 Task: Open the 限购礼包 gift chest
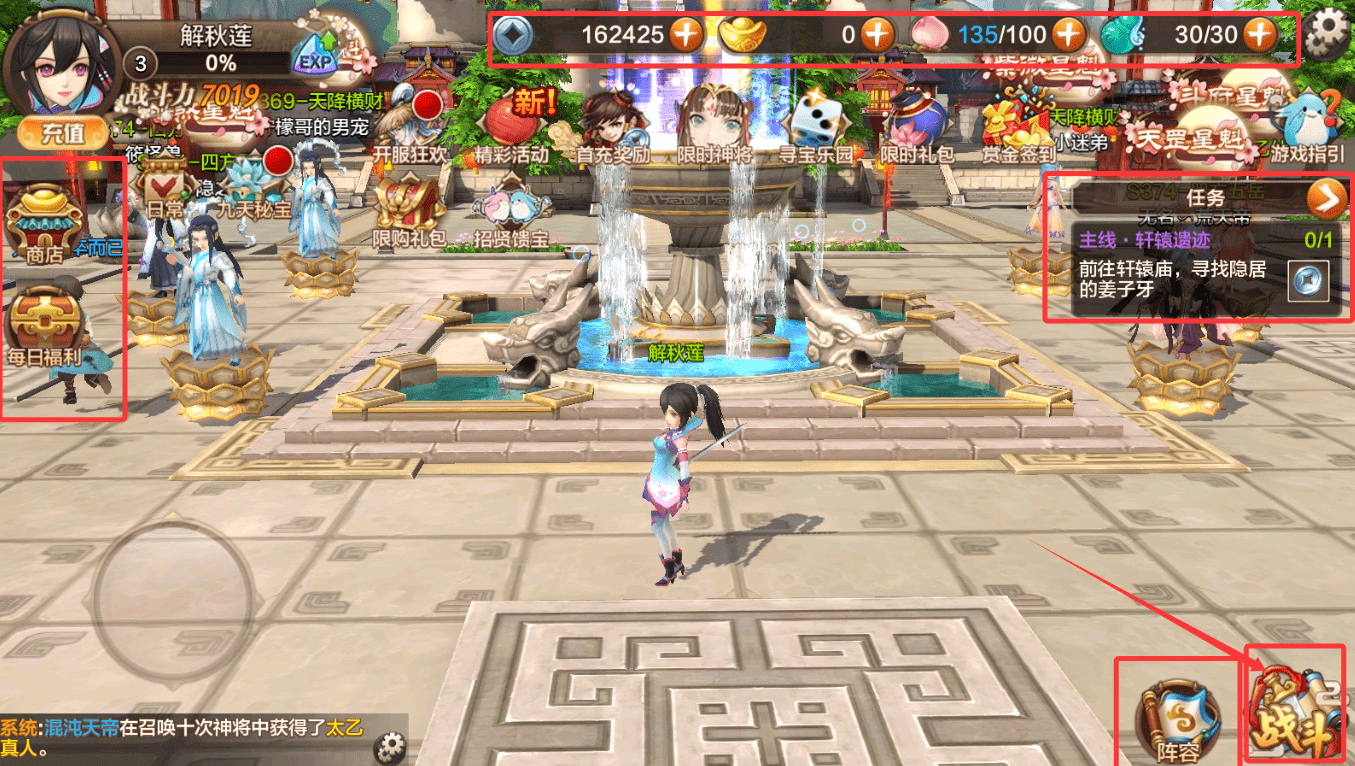click(409, 212)
